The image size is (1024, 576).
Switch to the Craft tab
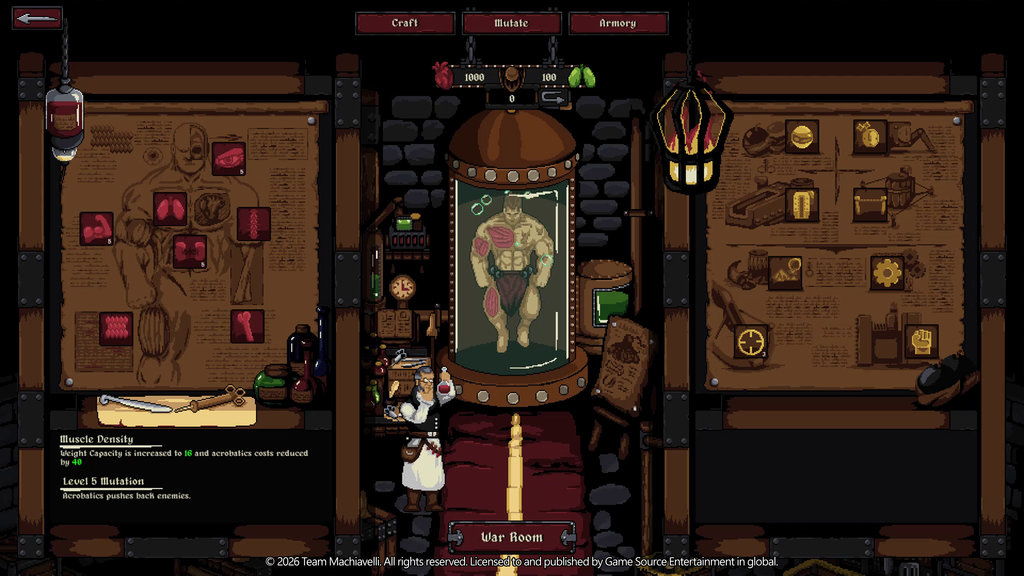405,23
